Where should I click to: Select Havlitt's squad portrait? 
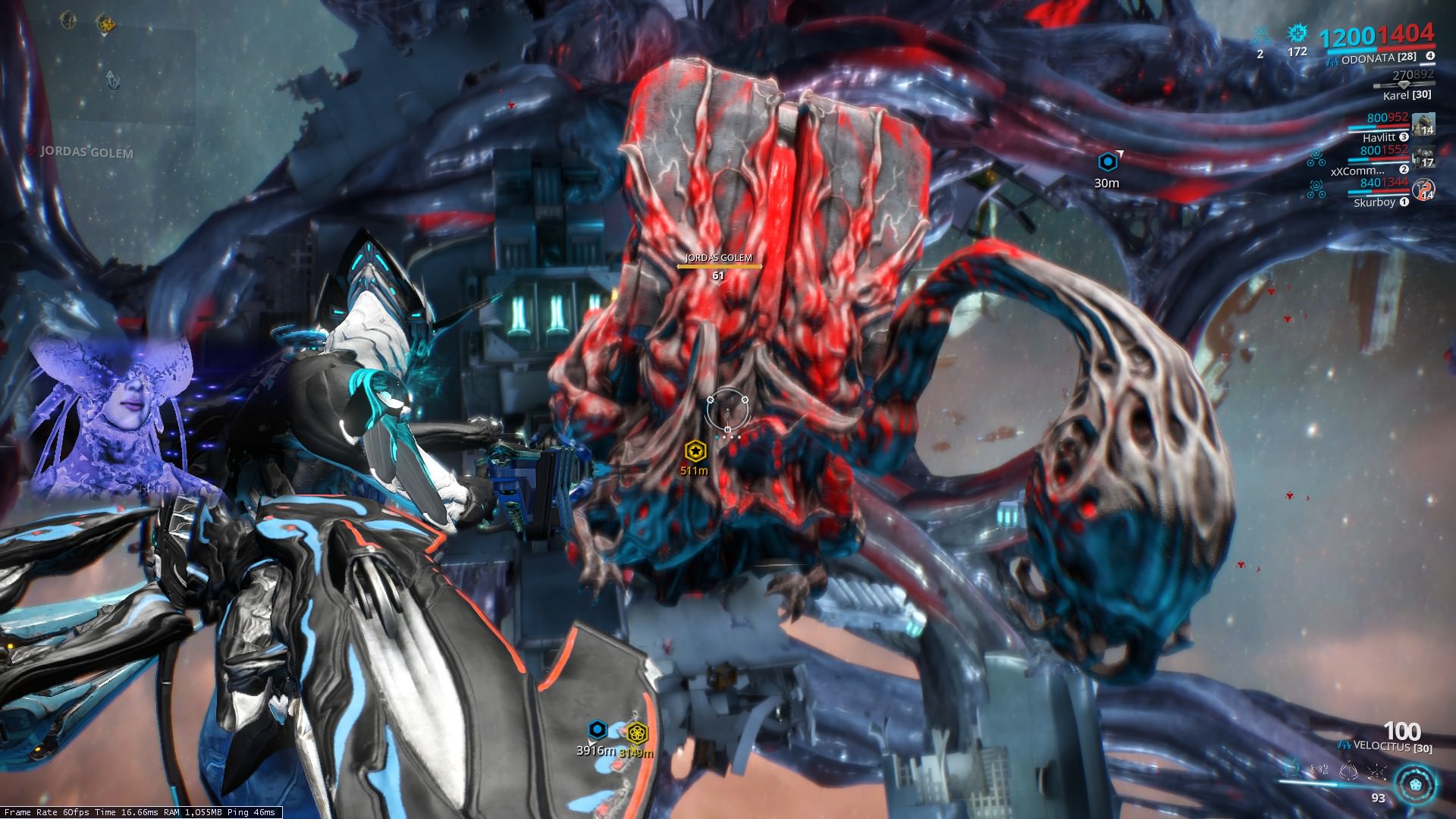tap(1423, 124)
